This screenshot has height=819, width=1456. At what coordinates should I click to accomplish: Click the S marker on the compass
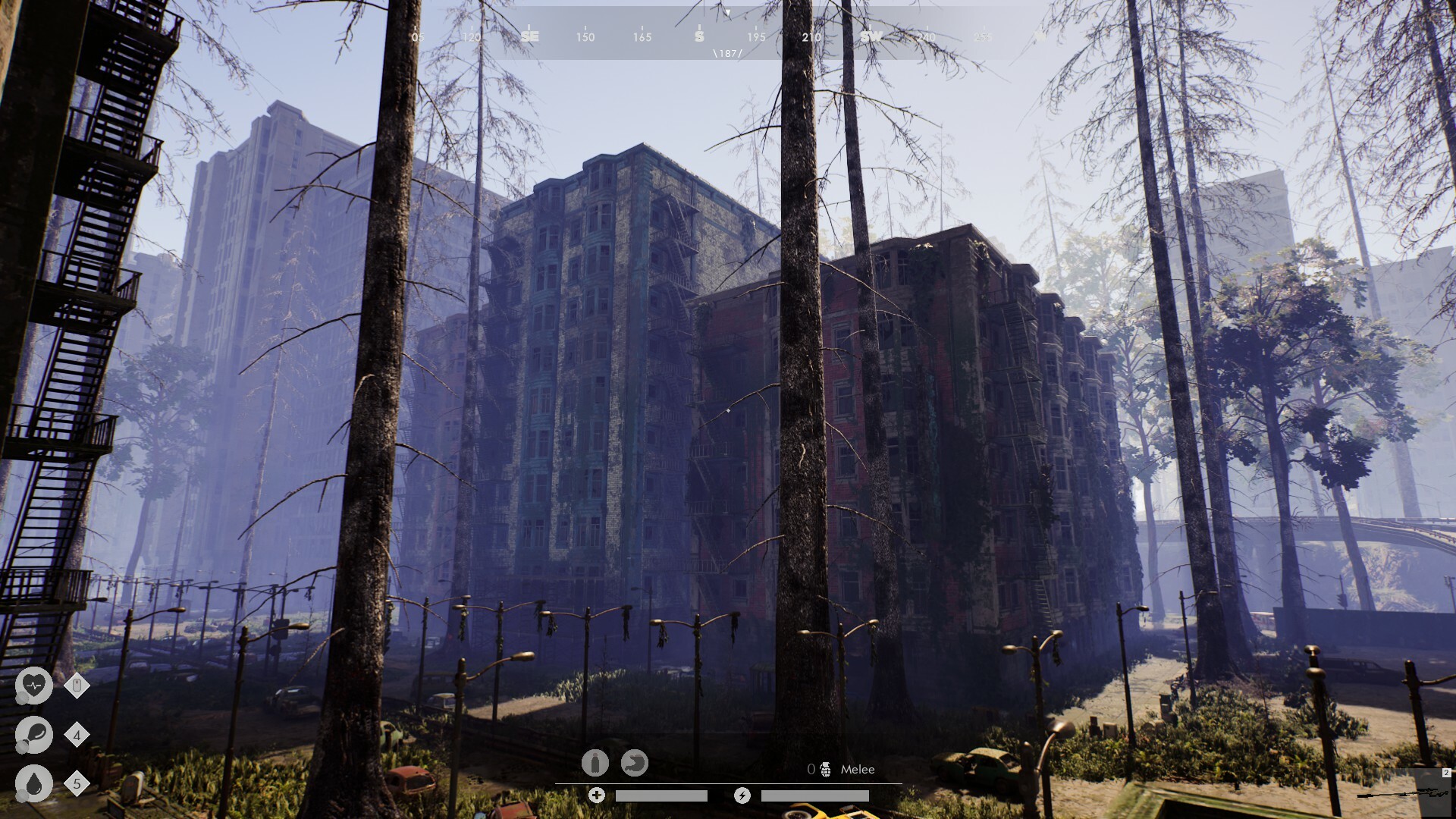698,36
